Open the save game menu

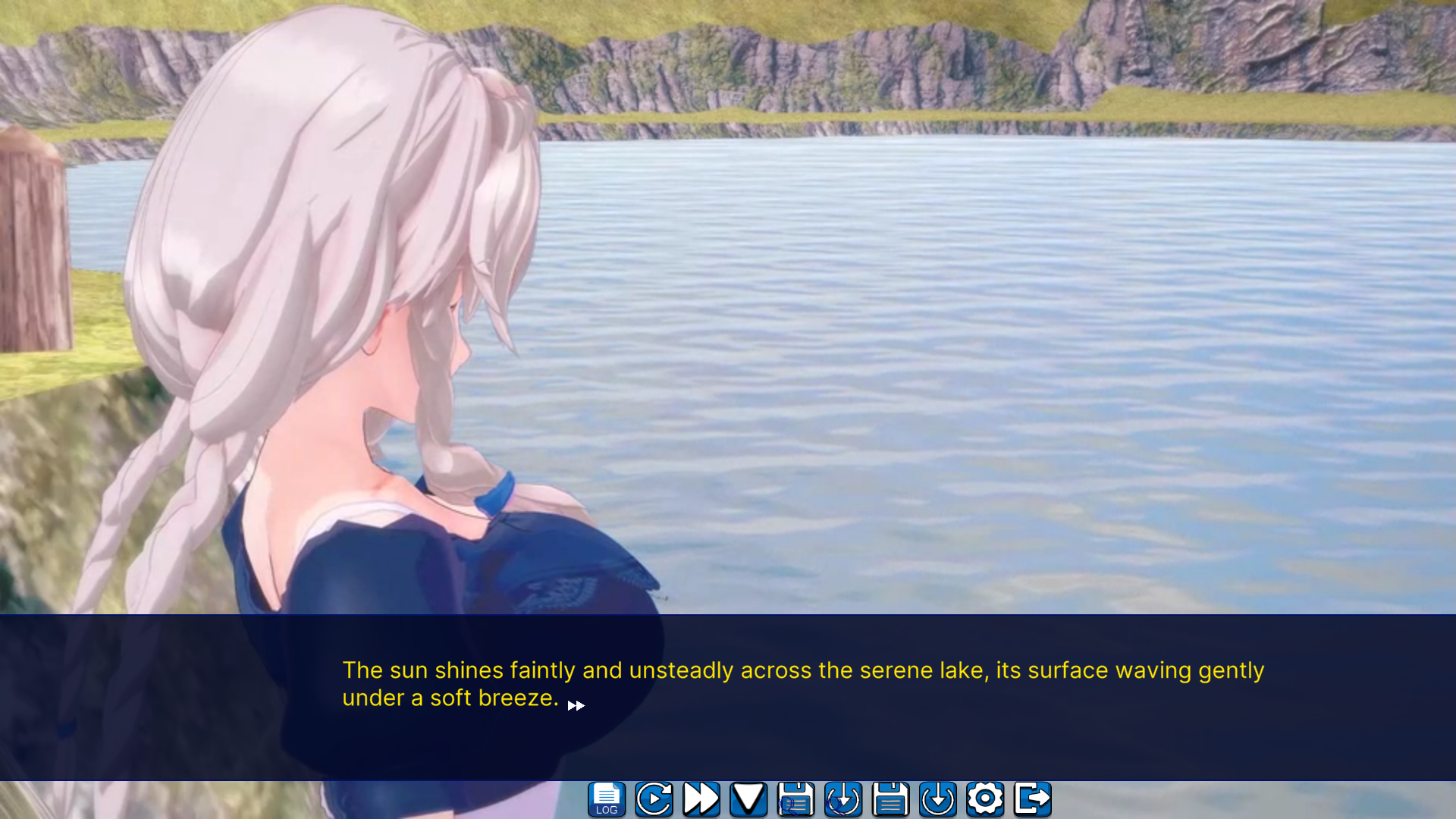click(890, 798)
